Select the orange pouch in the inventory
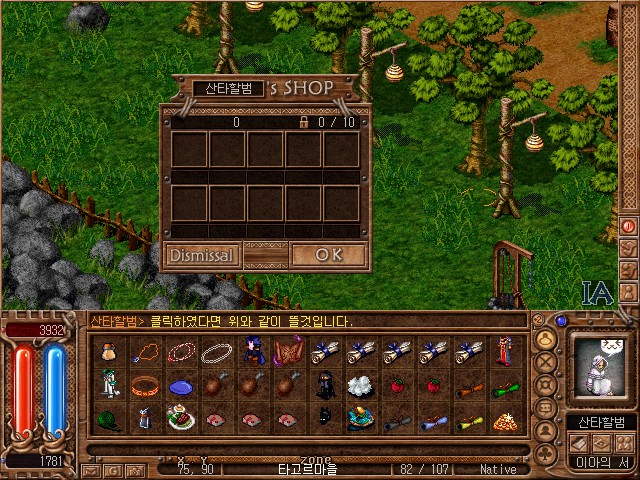The height and width of the screenshot is (480, 640). (x=112, y=352)
